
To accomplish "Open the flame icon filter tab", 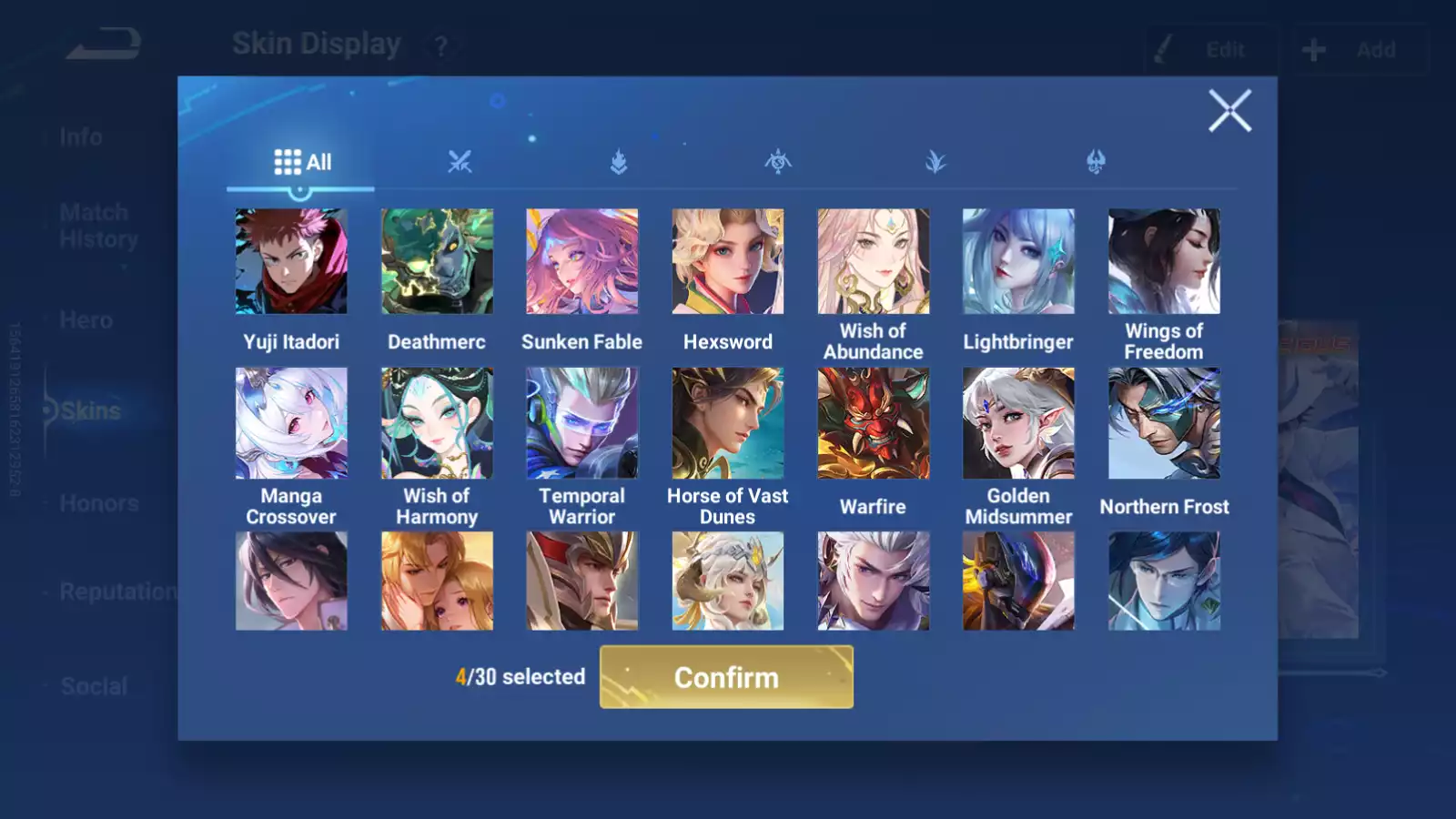I will point(619,163).
